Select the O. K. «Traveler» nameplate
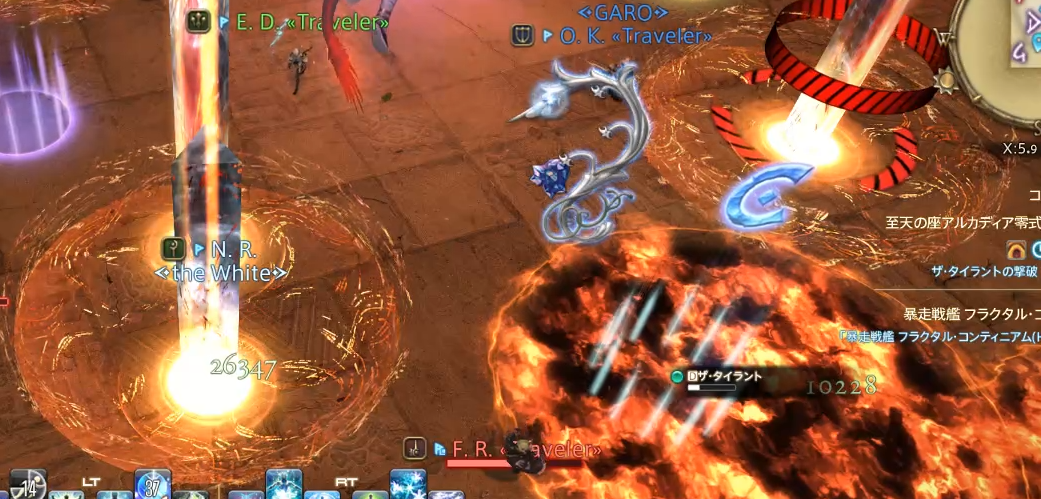Screen dimensions: 1041x499 pyautogui.click(x=624, y=36)
